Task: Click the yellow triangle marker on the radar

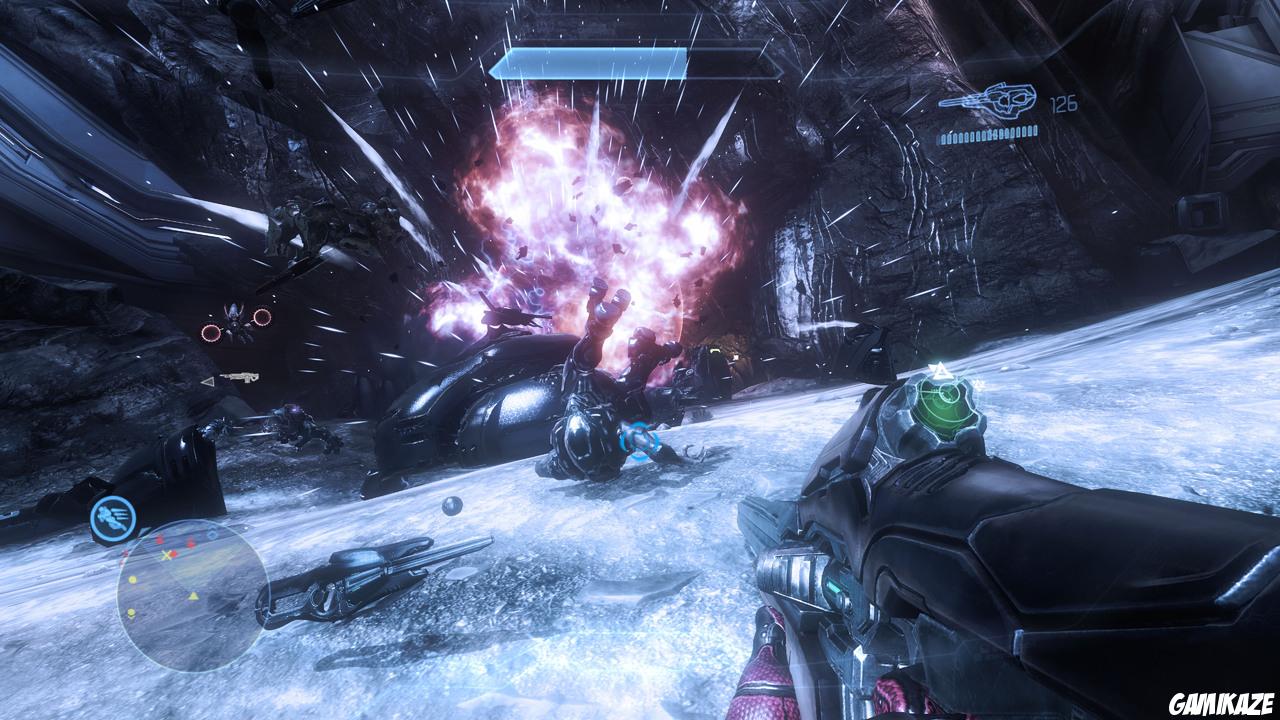Action: [x=194, y=596]
